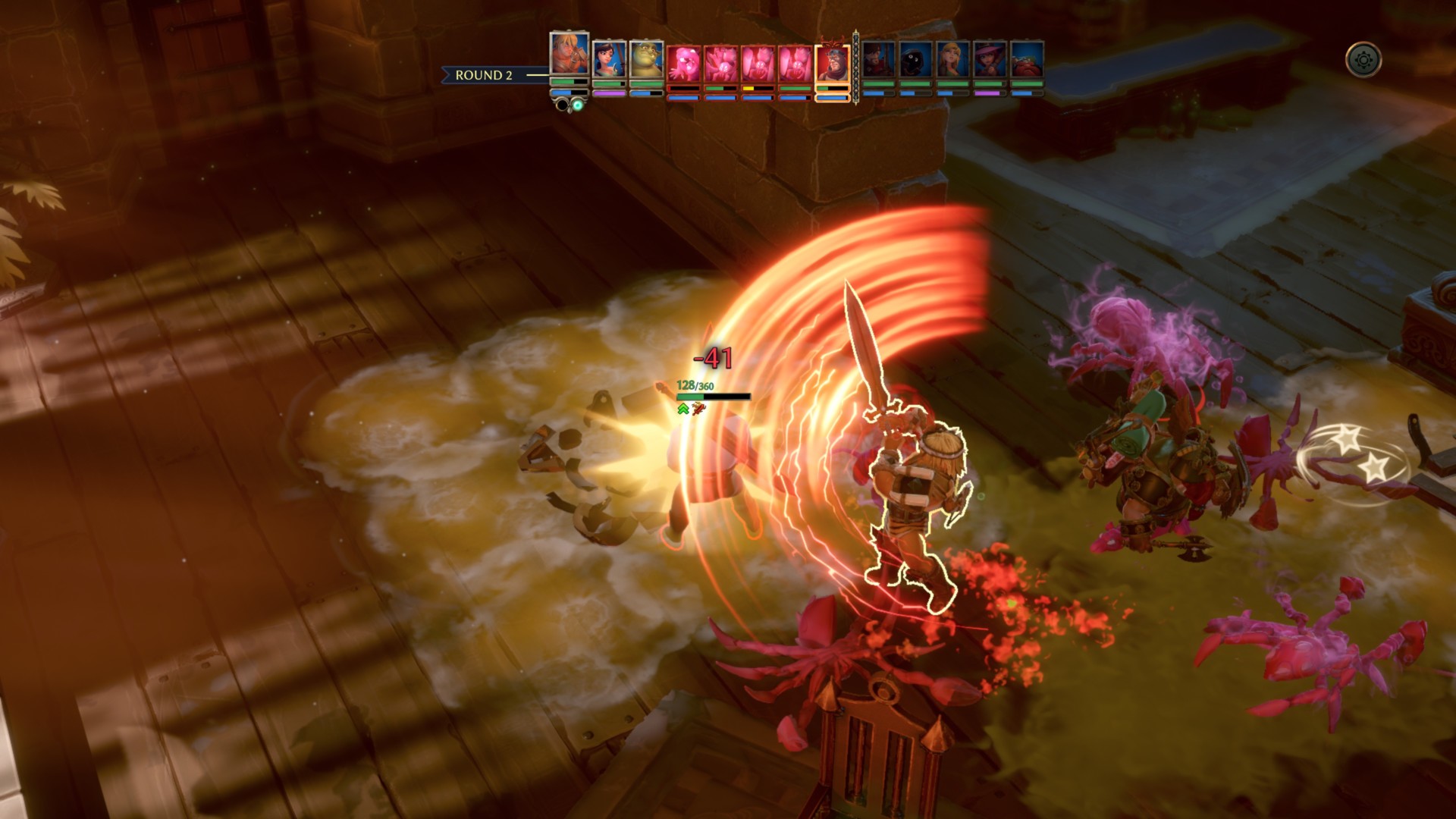Click the pink tentacled blob enemy portrait

click(684, 64)
